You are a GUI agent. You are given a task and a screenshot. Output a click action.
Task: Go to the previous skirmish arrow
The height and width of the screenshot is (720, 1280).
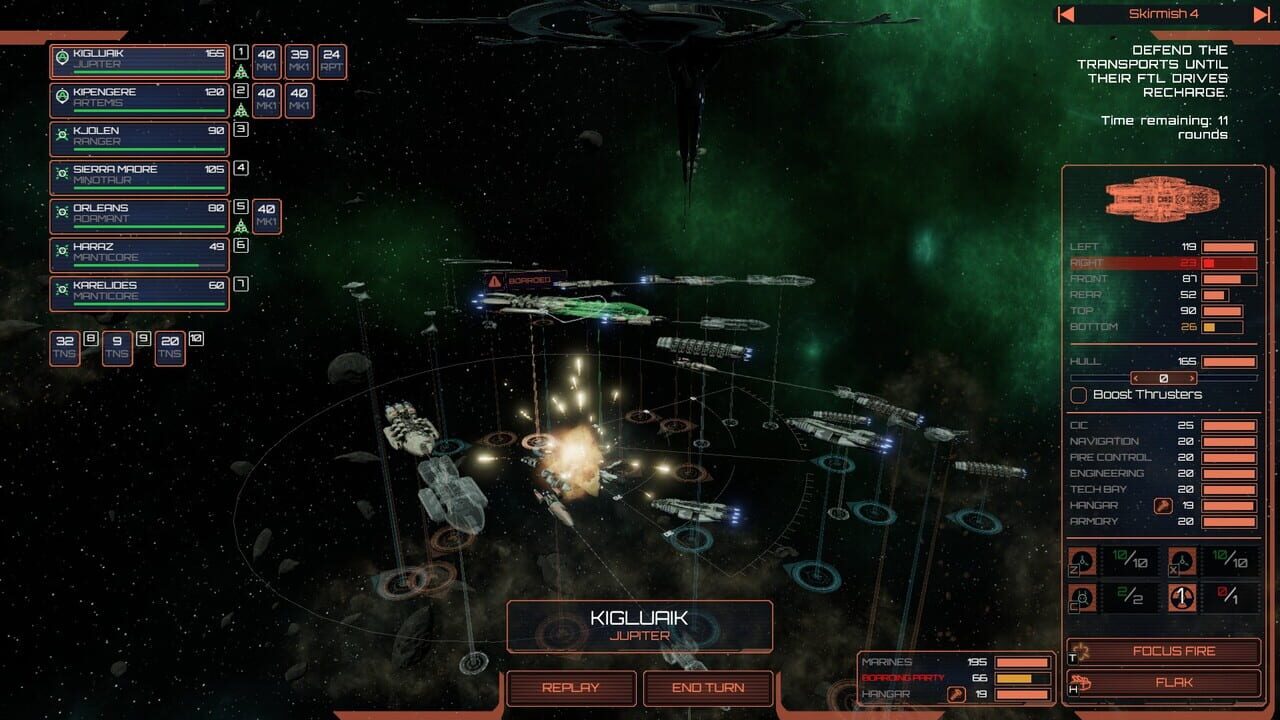(1066, 14)
